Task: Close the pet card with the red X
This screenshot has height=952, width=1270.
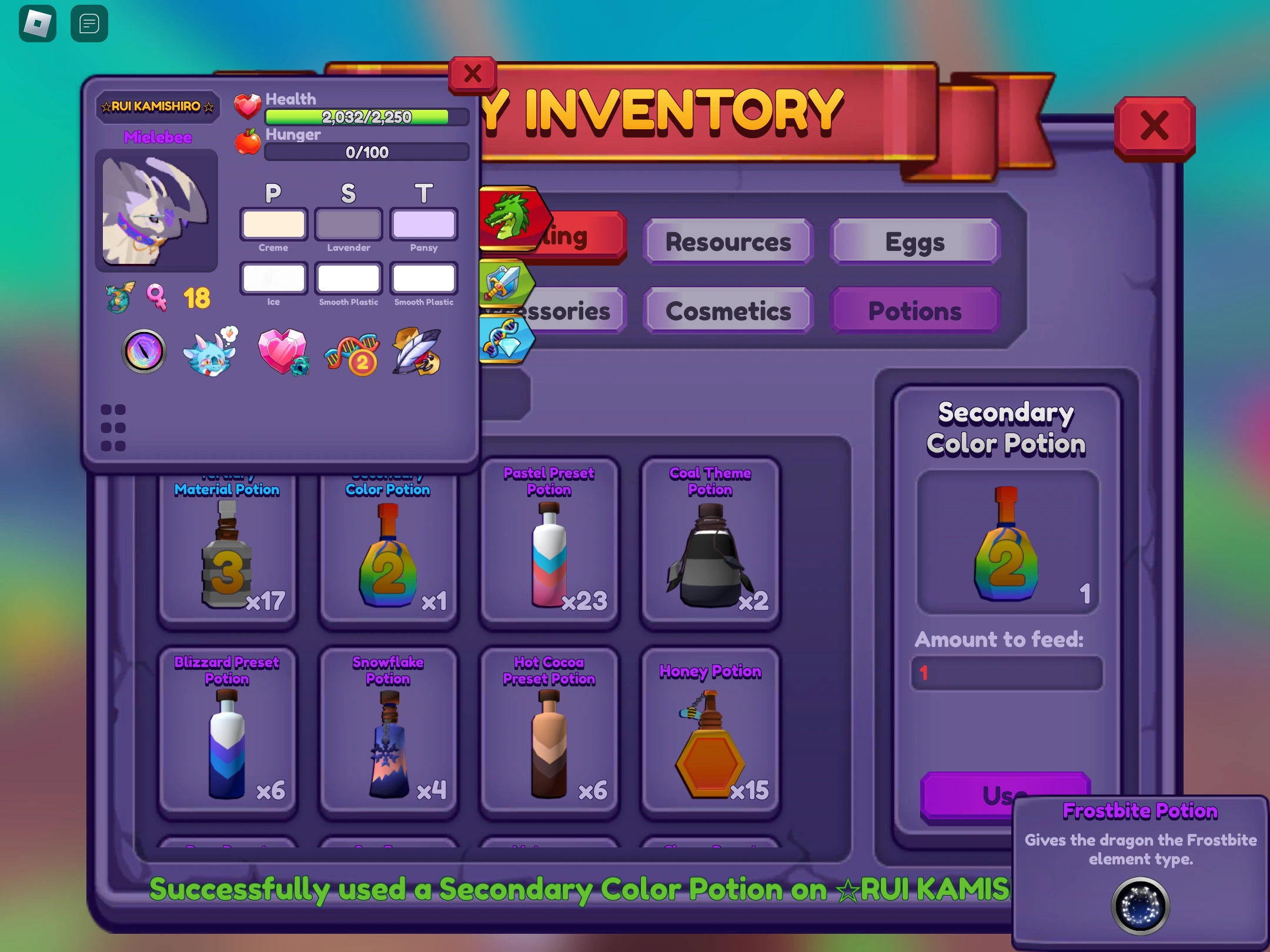Action: tap(472, 75)
